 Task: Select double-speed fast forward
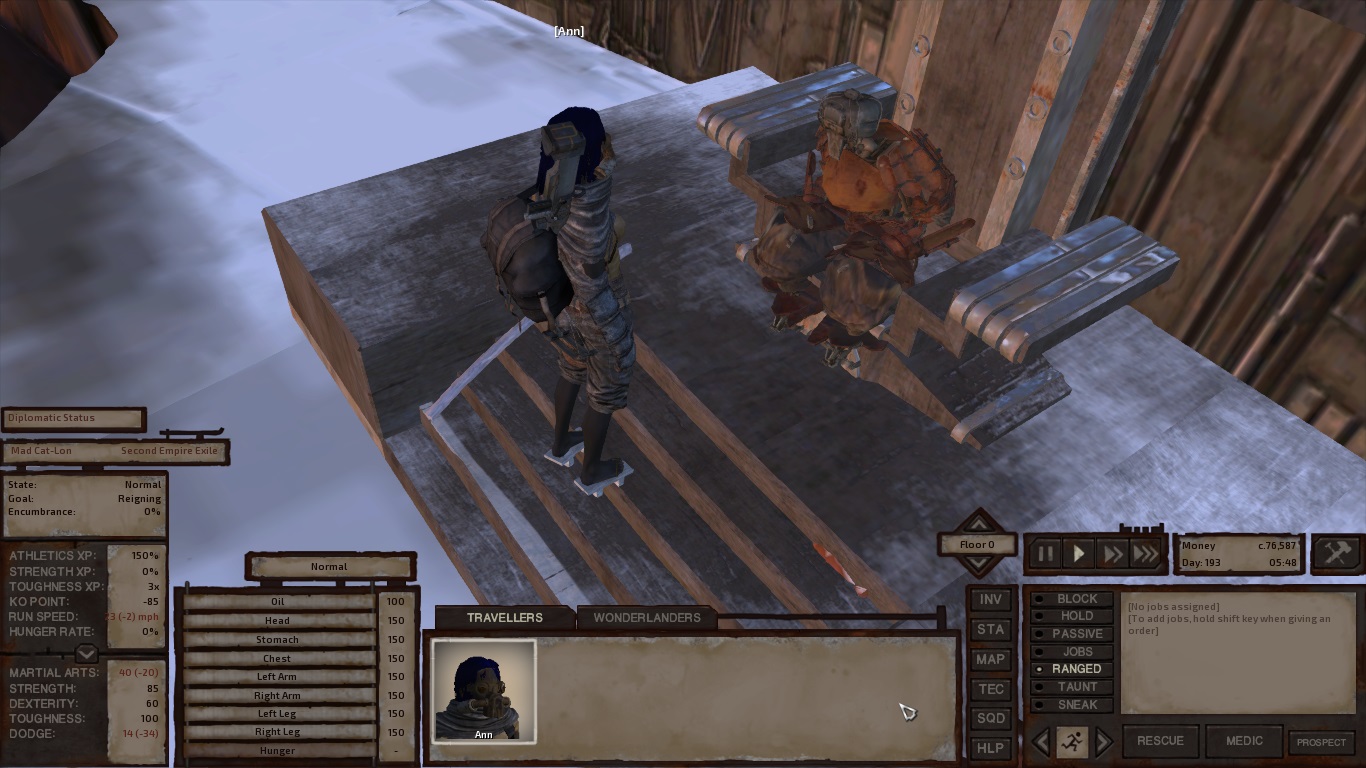[1112, 553]
